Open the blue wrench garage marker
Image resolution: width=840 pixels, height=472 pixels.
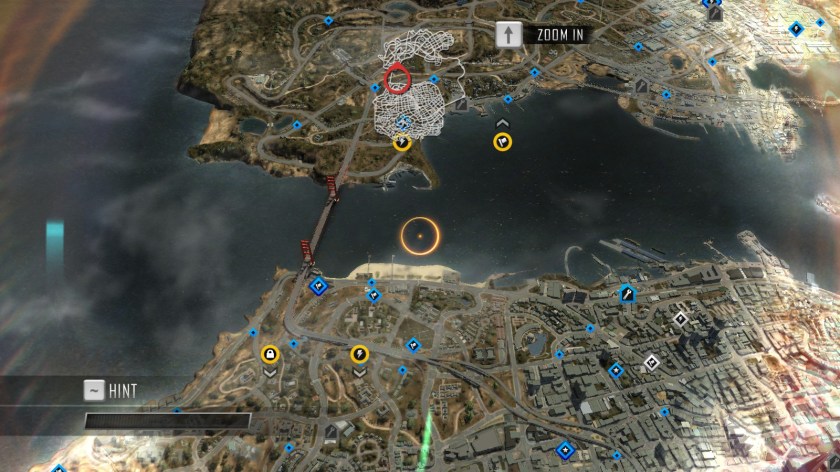627,294
